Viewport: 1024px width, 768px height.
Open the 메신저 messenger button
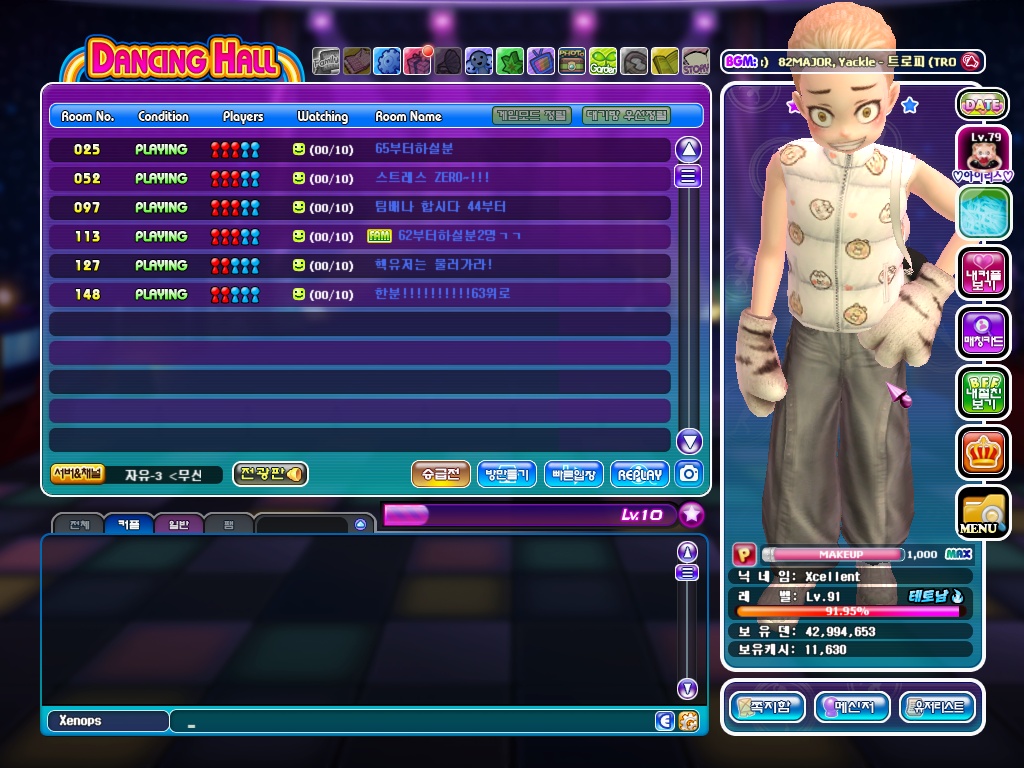coord(852,707)
